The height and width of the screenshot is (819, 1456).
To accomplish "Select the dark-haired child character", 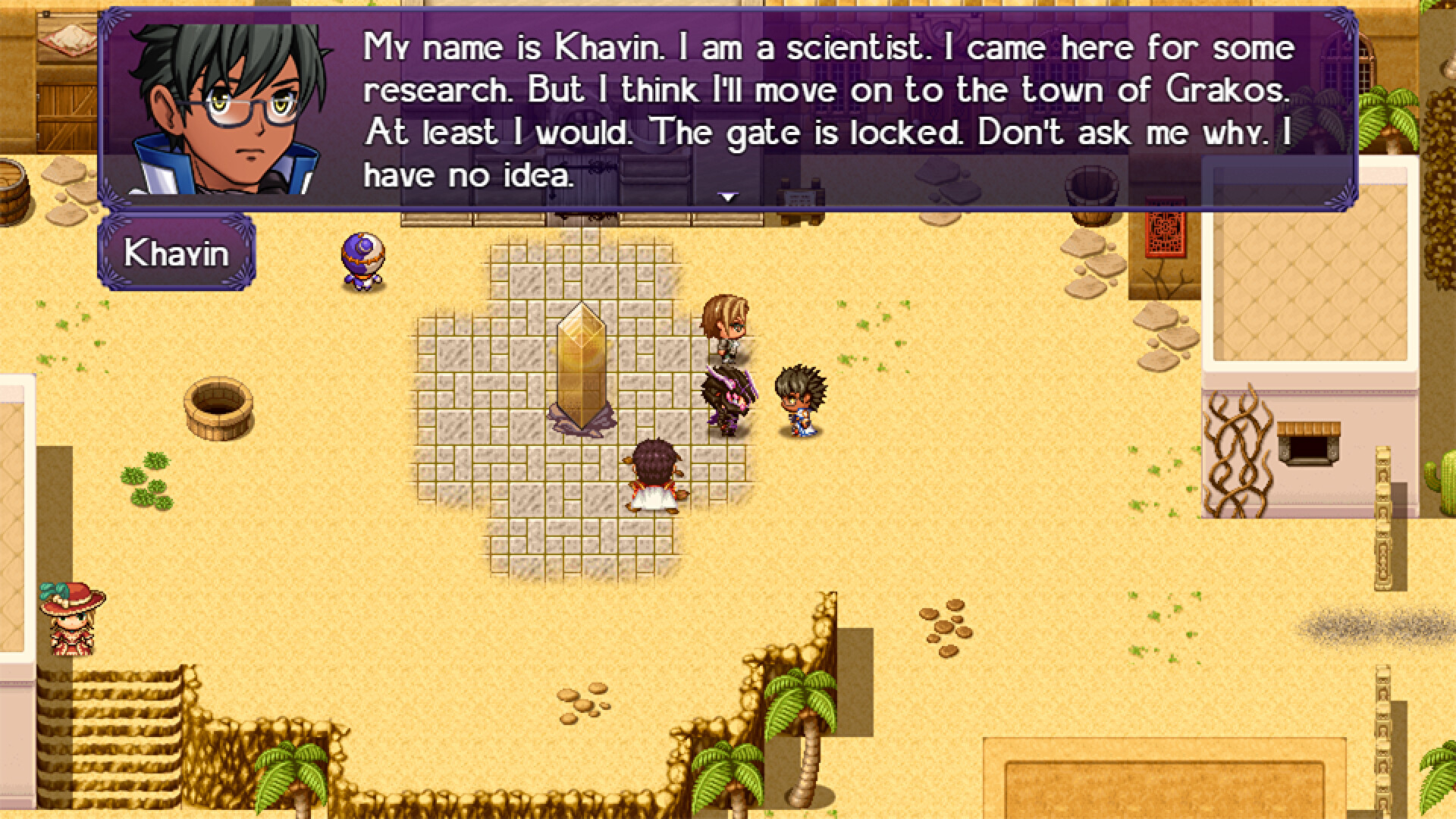I will 800,402.
